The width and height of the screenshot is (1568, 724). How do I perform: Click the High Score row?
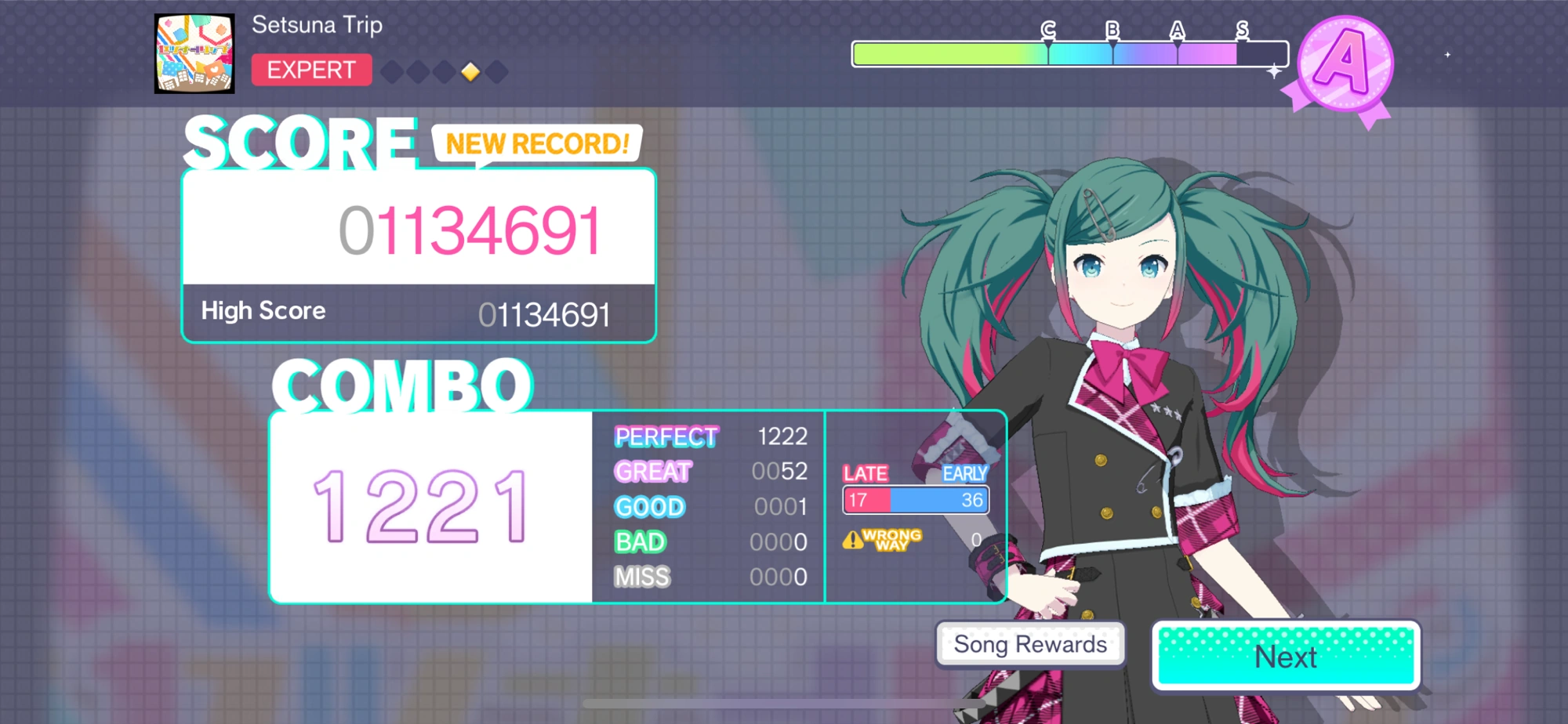pos(419,313)
